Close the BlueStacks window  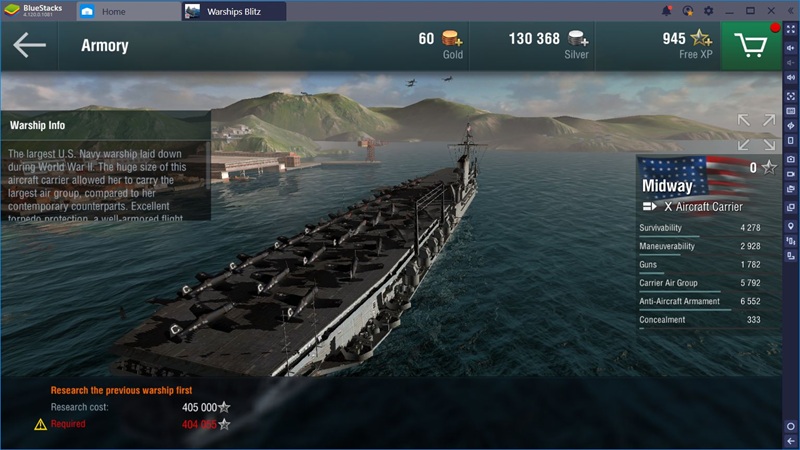pos(770,11)
